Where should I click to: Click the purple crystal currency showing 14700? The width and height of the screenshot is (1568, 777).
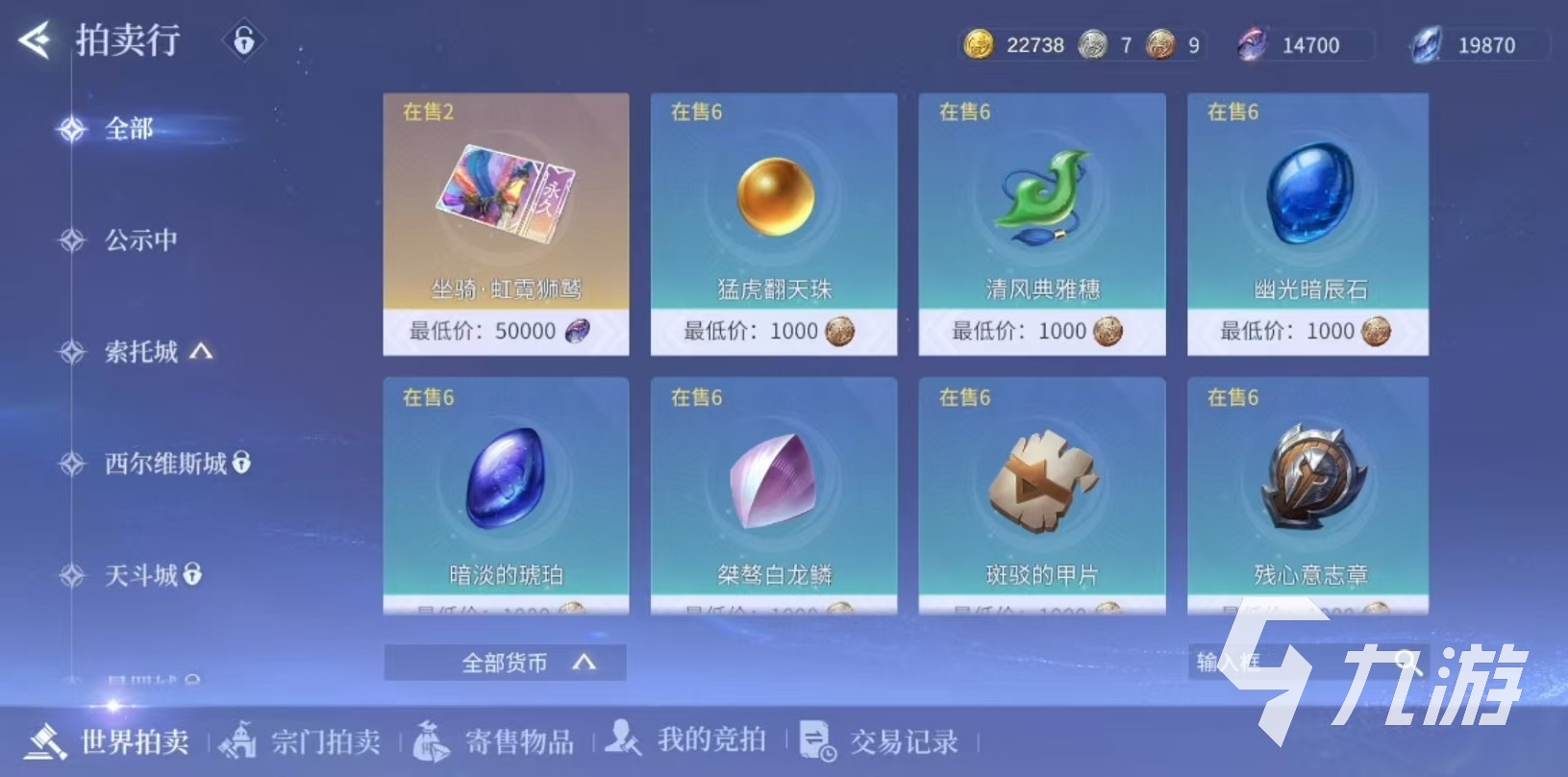point(1252,44)
